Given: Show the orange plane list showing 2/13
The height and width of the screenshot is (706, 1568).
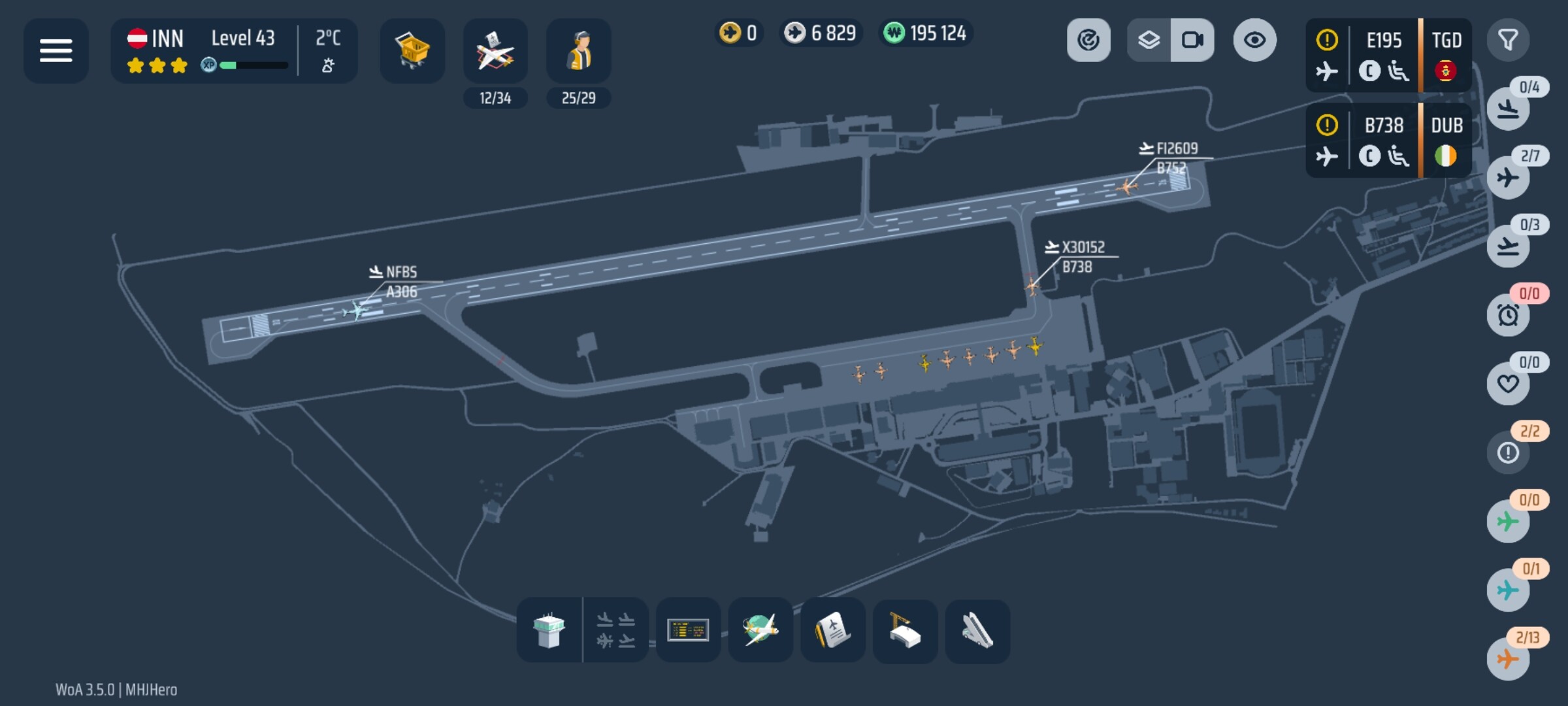Looking at the screenshot, I should (1508, 658).
